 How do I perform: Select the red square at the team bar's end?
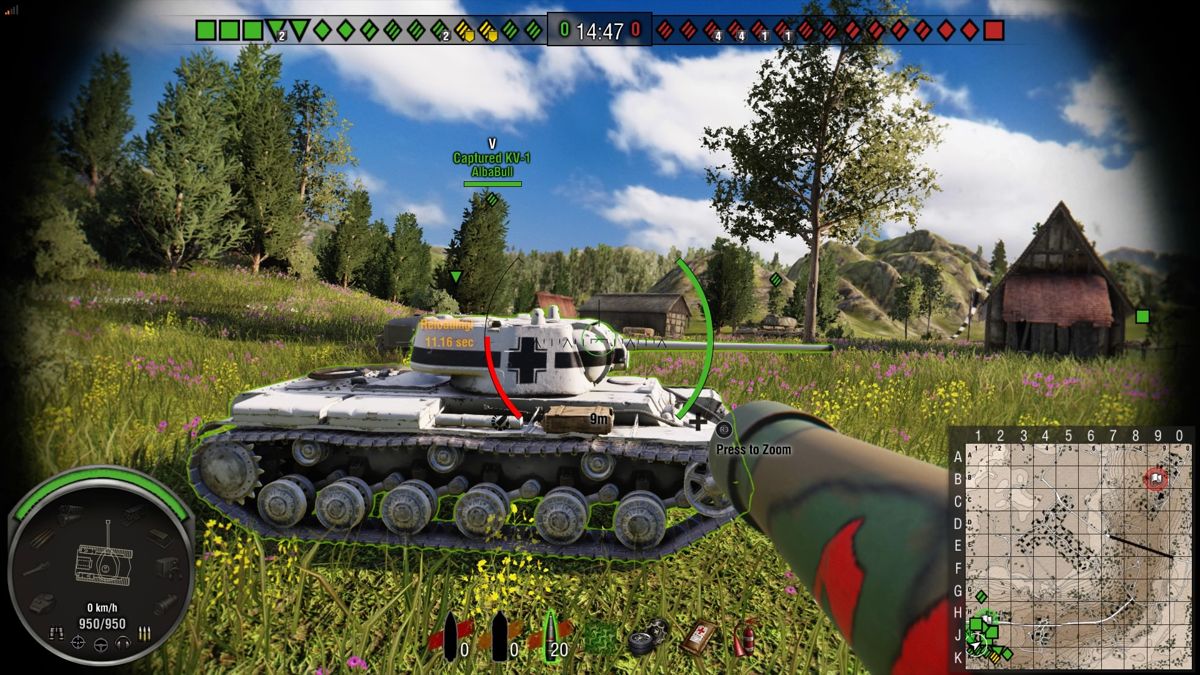coord(993,30)
